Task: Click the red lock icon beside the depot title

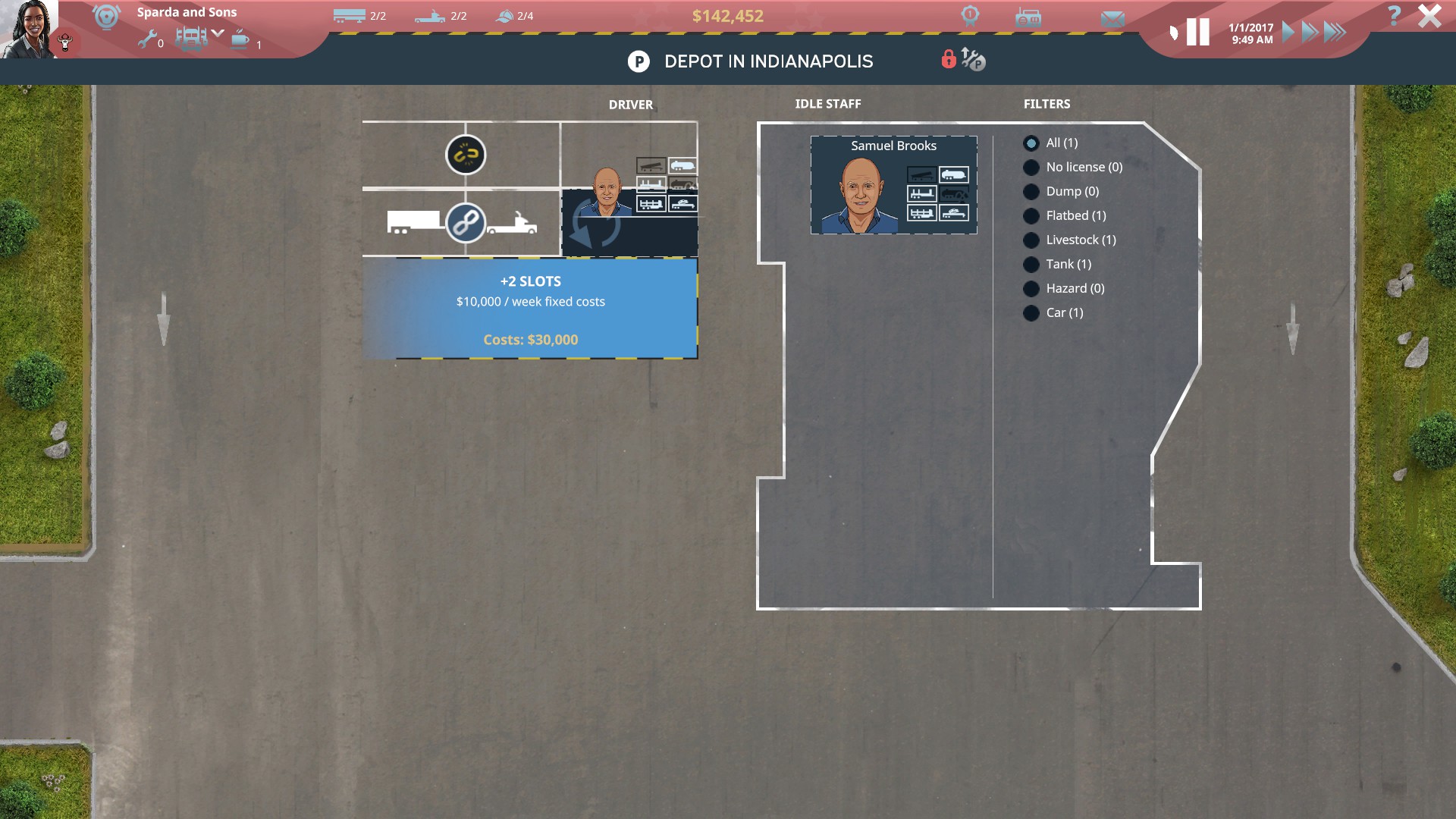Action: click(948, 60)
